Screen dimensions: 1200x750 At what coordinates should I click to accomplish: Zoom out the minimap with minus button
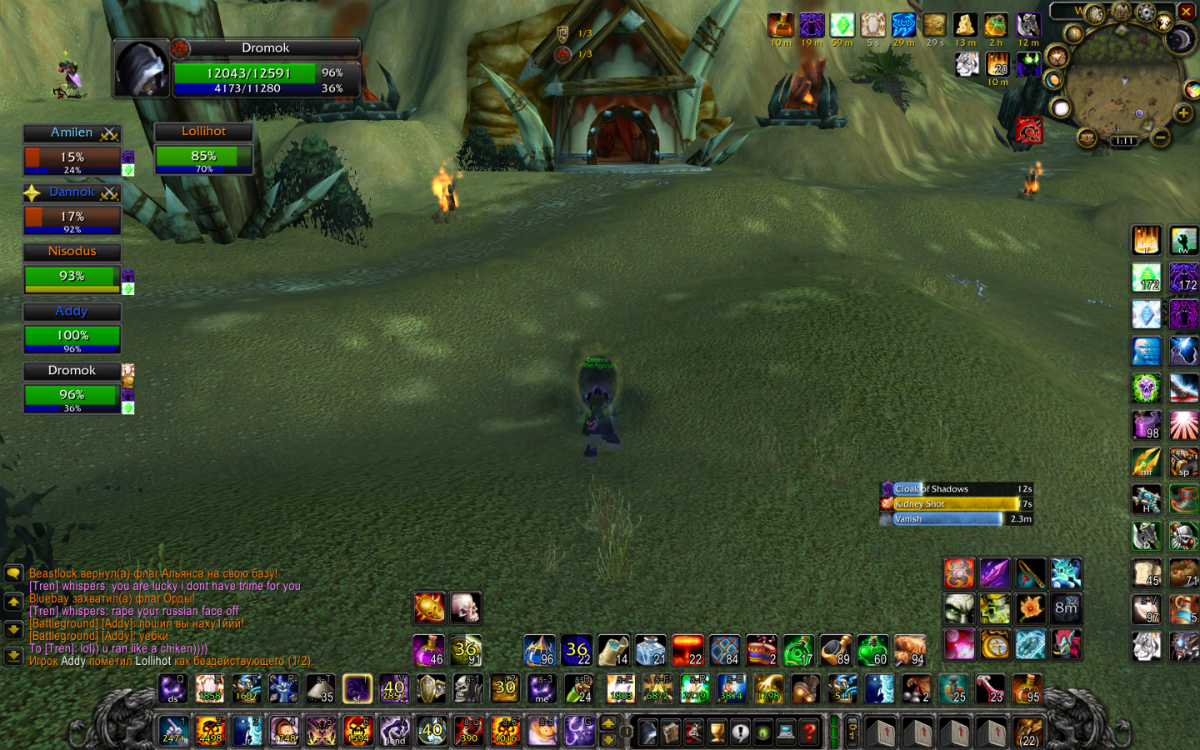point(1161,137)
